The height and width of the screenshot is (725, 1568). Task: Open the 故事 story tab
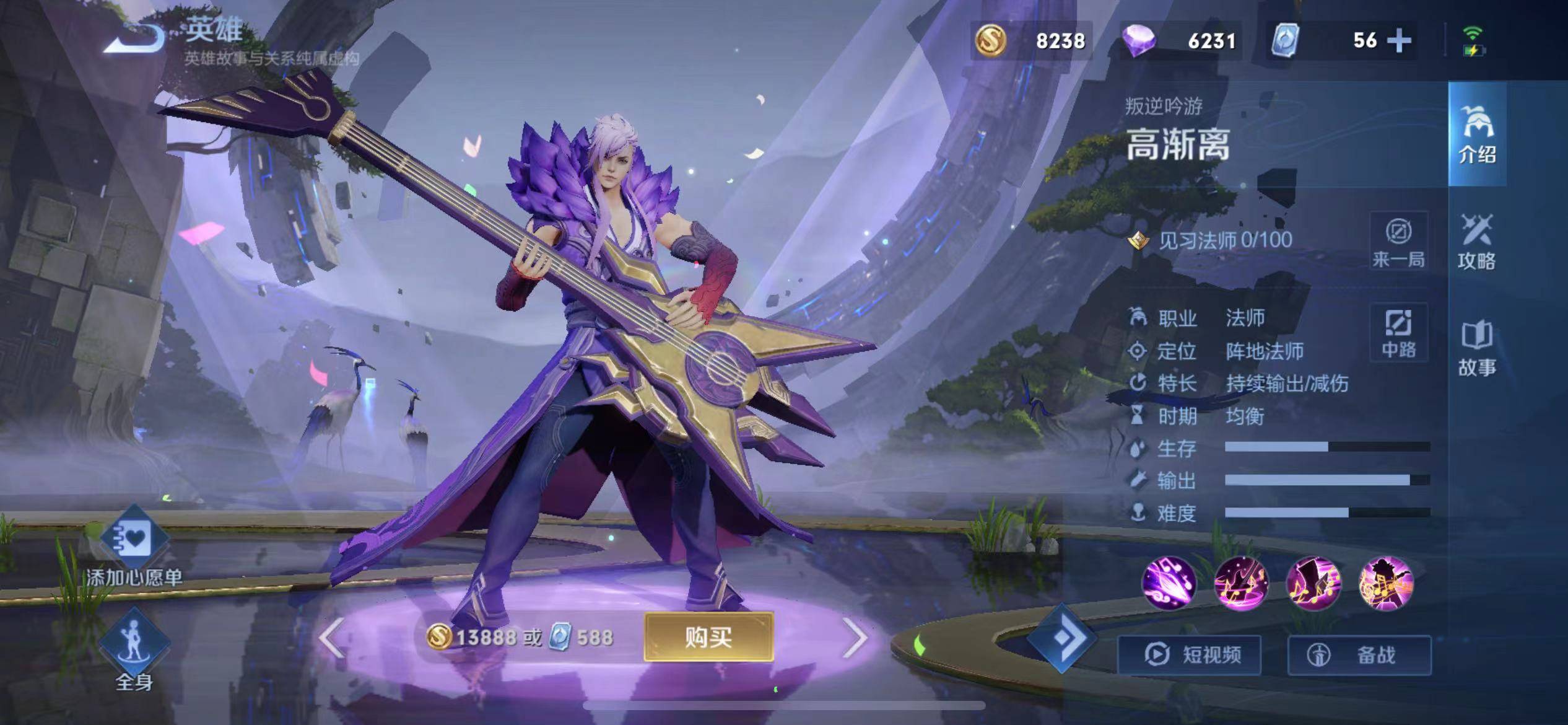[x=1477, y=349]
